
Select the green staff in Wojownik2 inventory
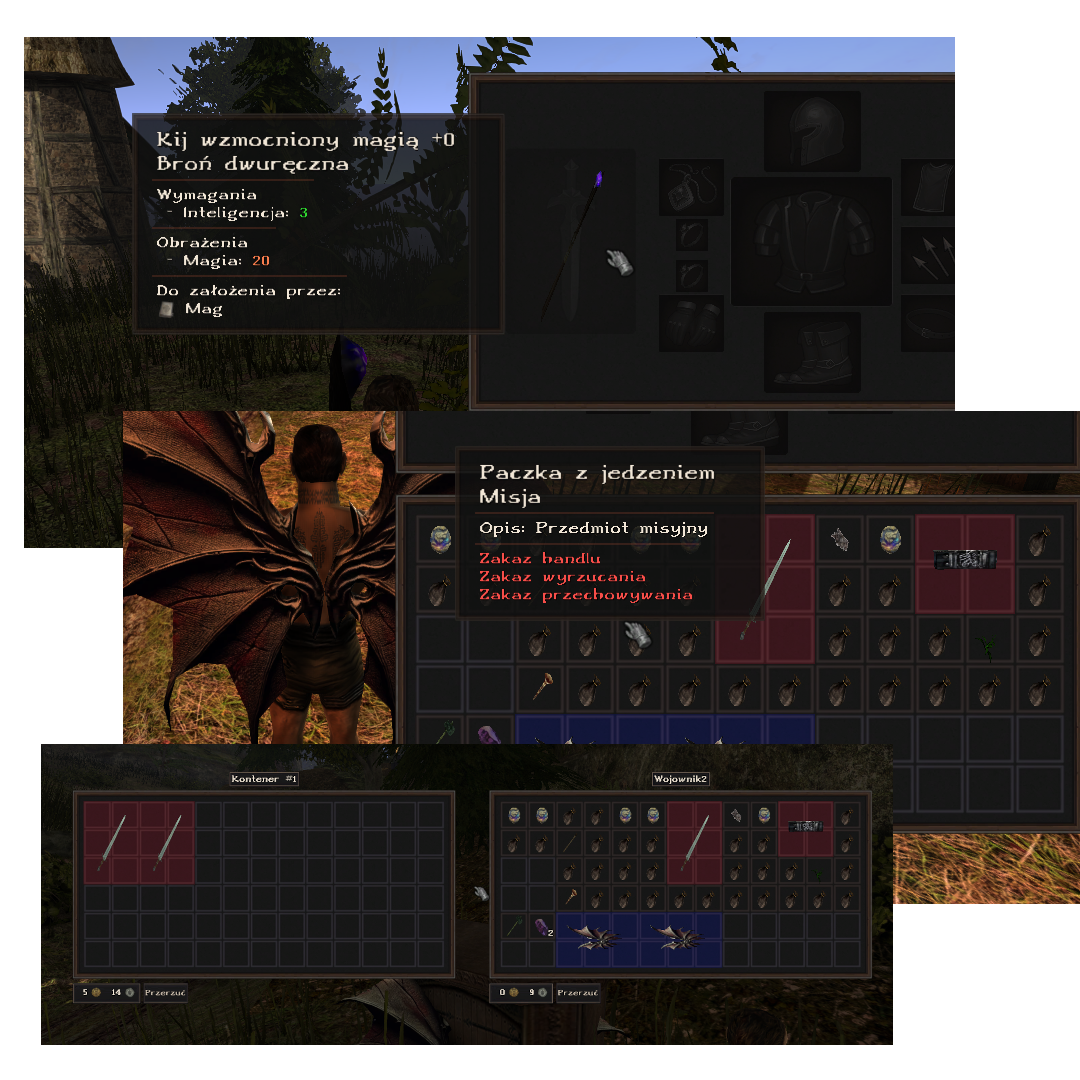[514, 927]
